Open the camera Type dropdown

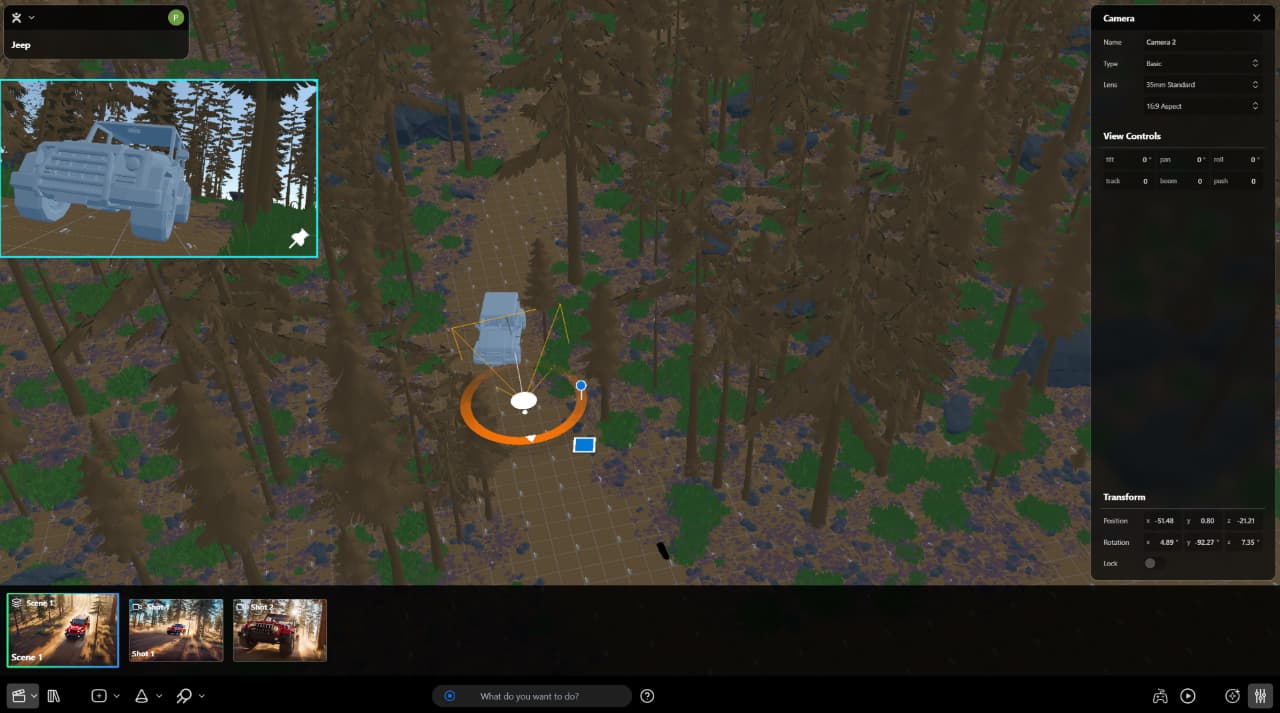(1200, 63)
